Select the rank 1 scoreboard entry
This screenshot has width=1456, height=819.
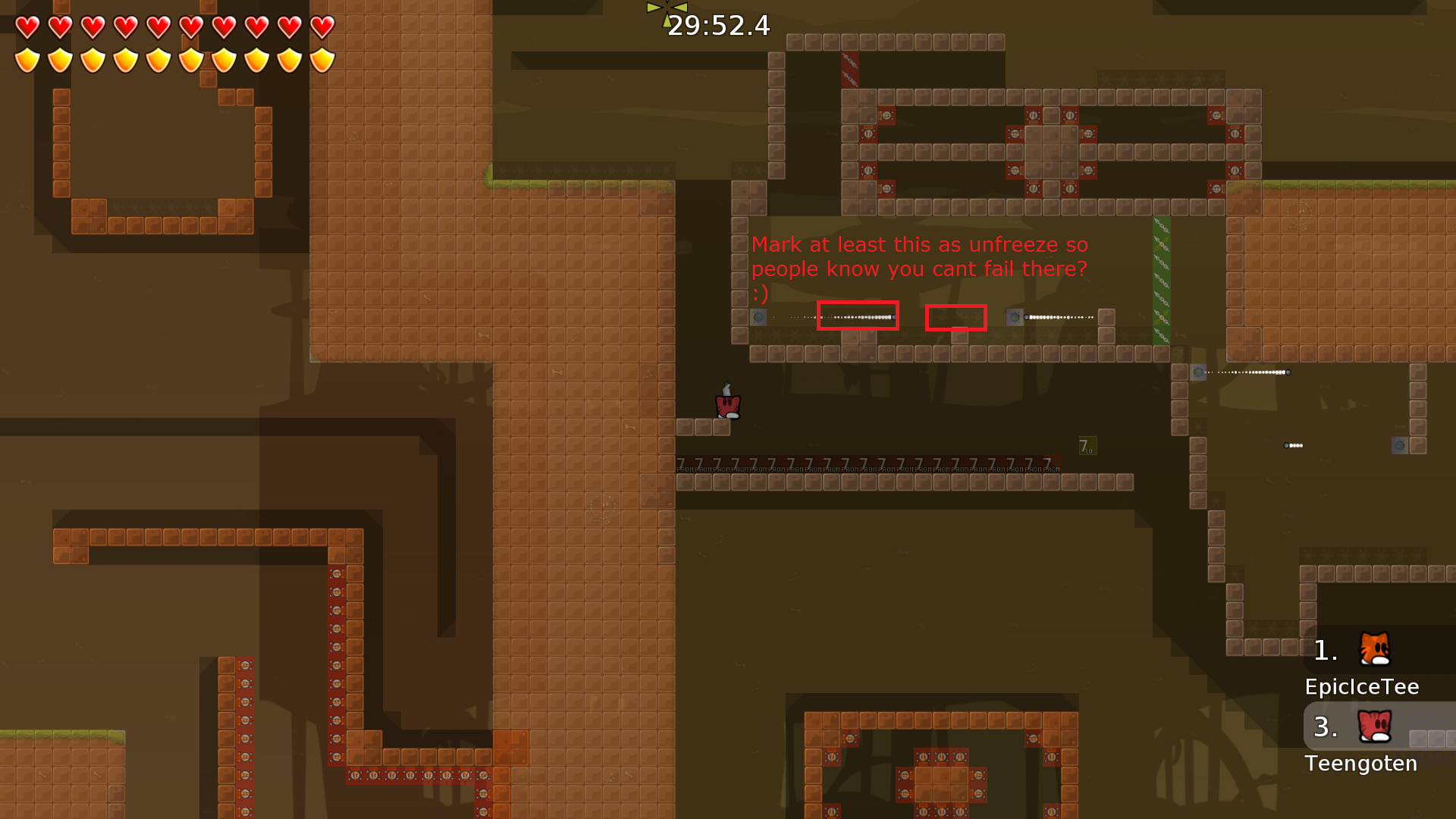coord(1326,650)
